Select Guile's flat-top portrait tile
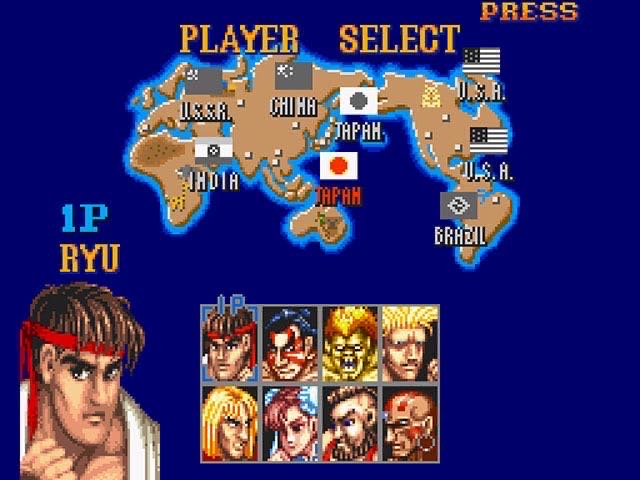 410,343
